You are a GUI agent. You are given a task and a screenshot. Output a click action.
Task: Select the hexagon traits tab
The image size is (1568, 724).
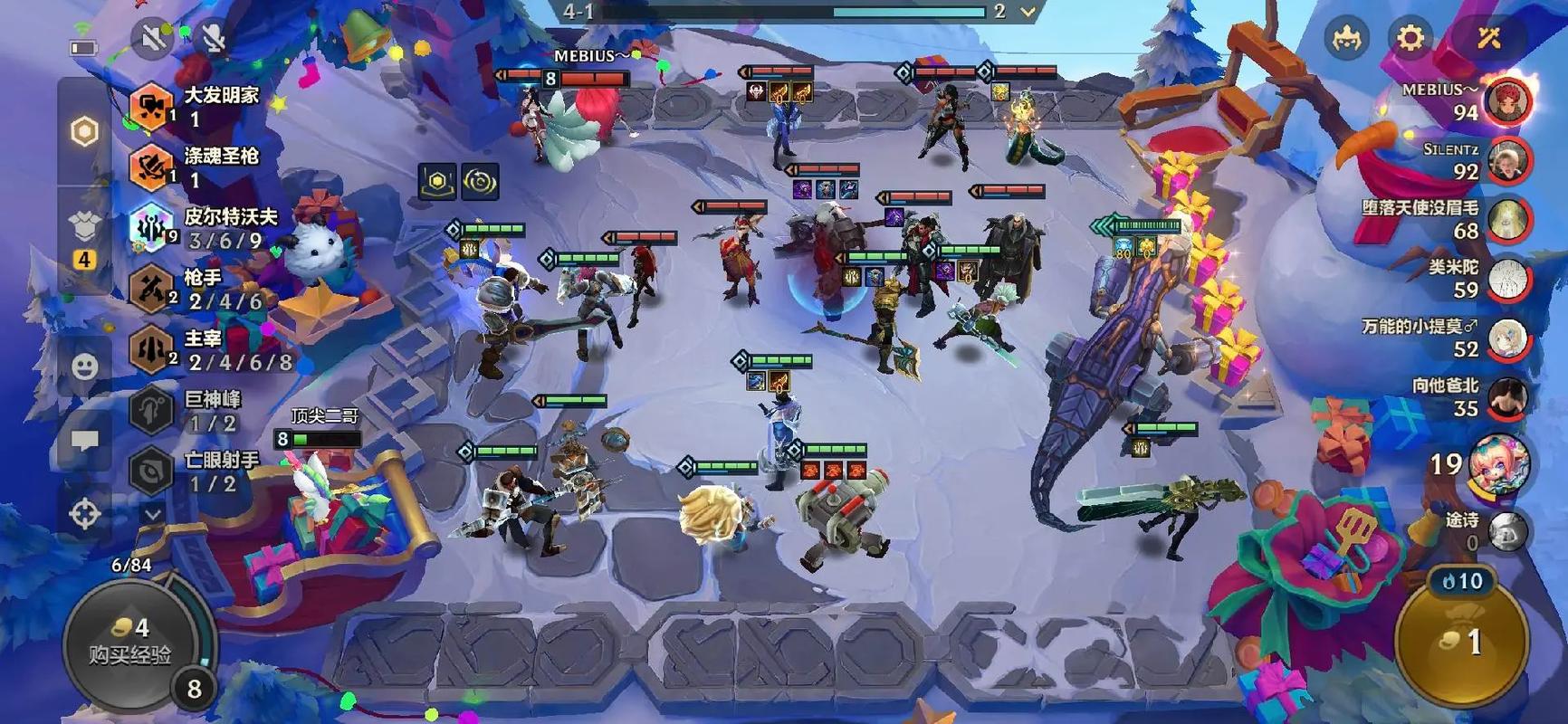coord(84,132)
